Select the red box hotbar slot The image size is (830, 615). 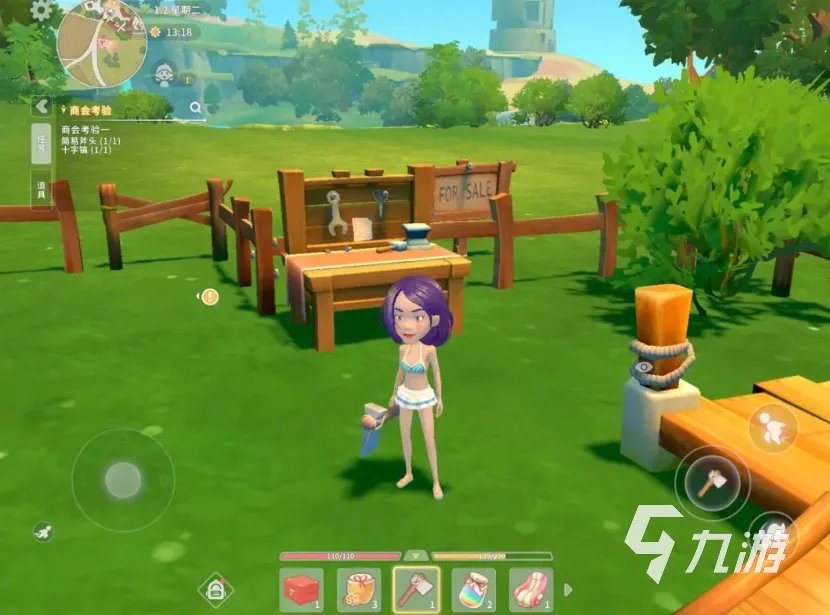[x=301, y=590]
